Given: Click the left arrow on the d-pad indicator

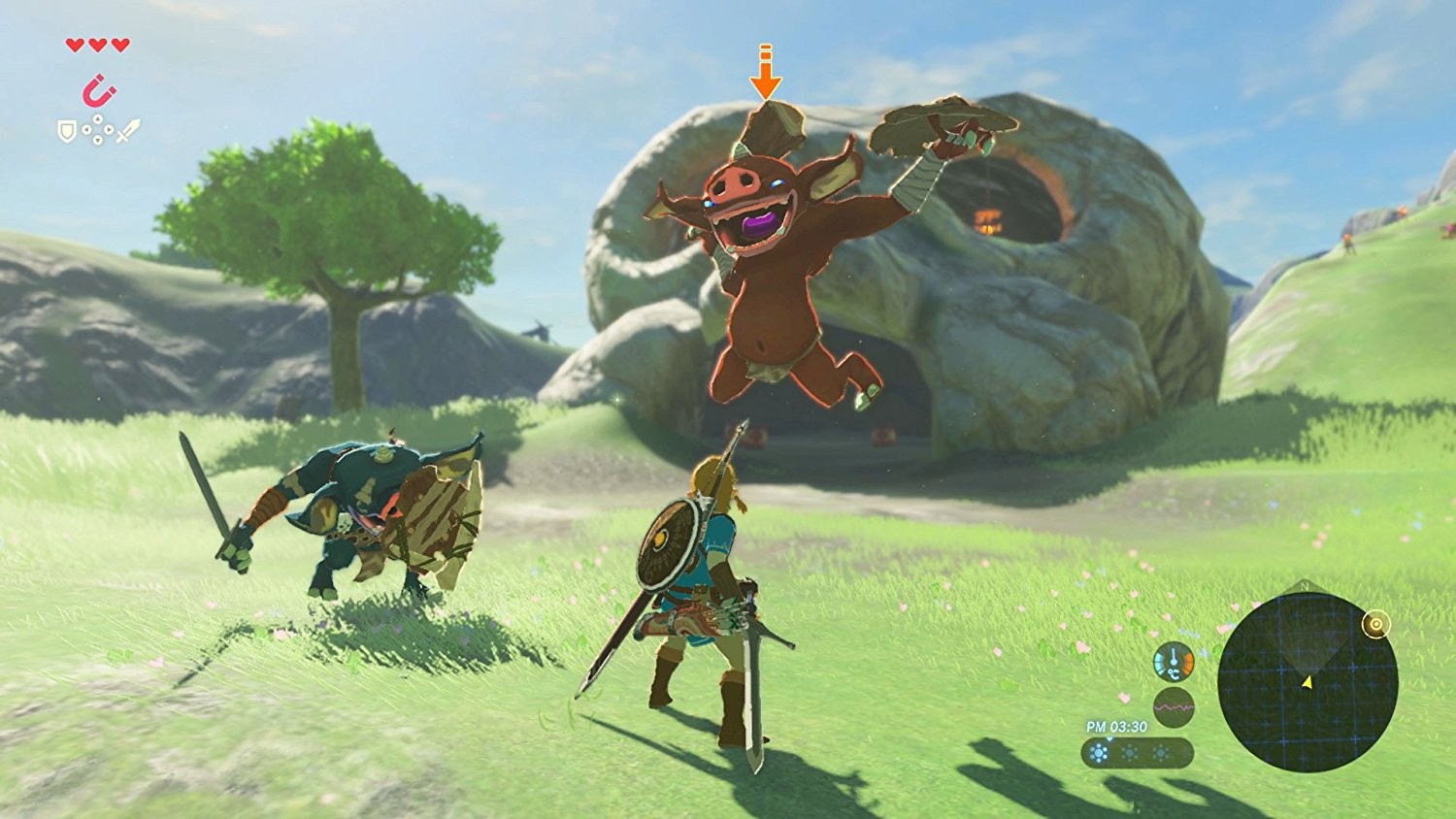Looking at the screenshot, I should [x=86, y=129].
